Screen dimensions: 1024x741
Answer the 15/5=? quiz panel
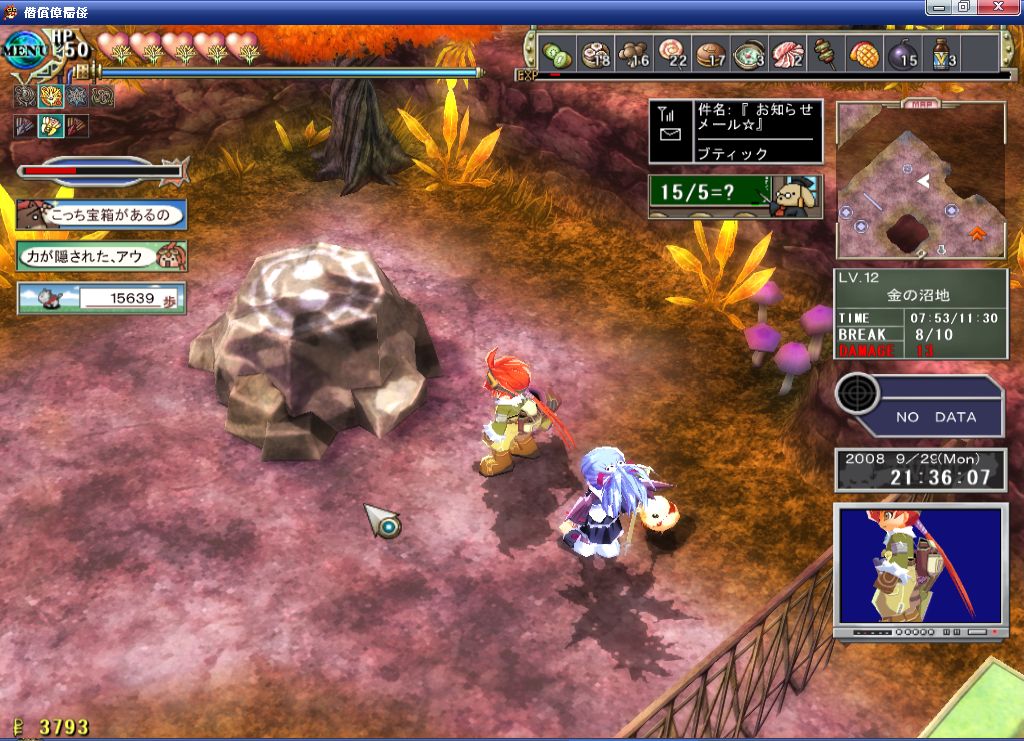click(x=735, y=195)
